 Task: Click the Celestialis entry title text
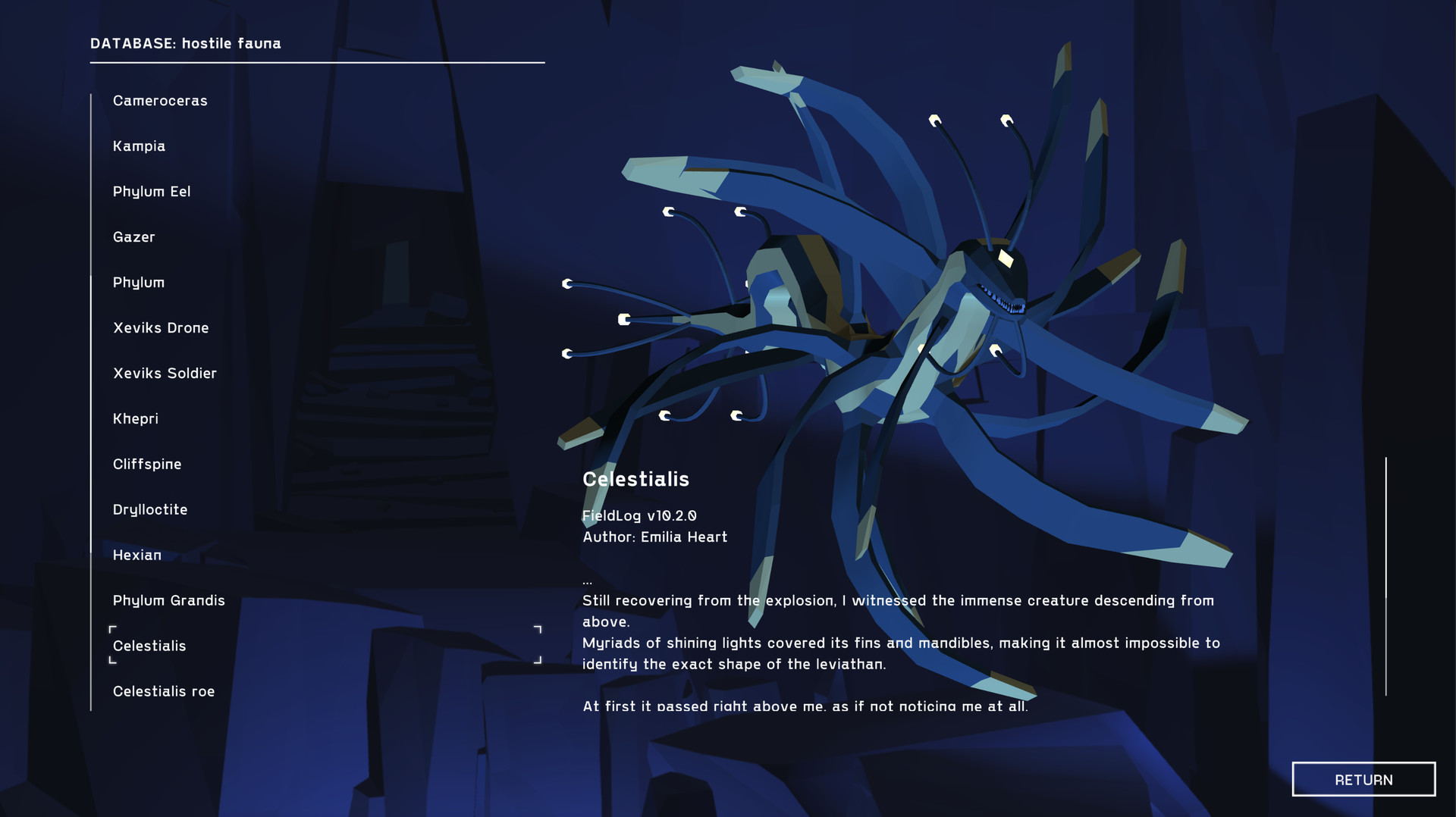pos(635,479)
